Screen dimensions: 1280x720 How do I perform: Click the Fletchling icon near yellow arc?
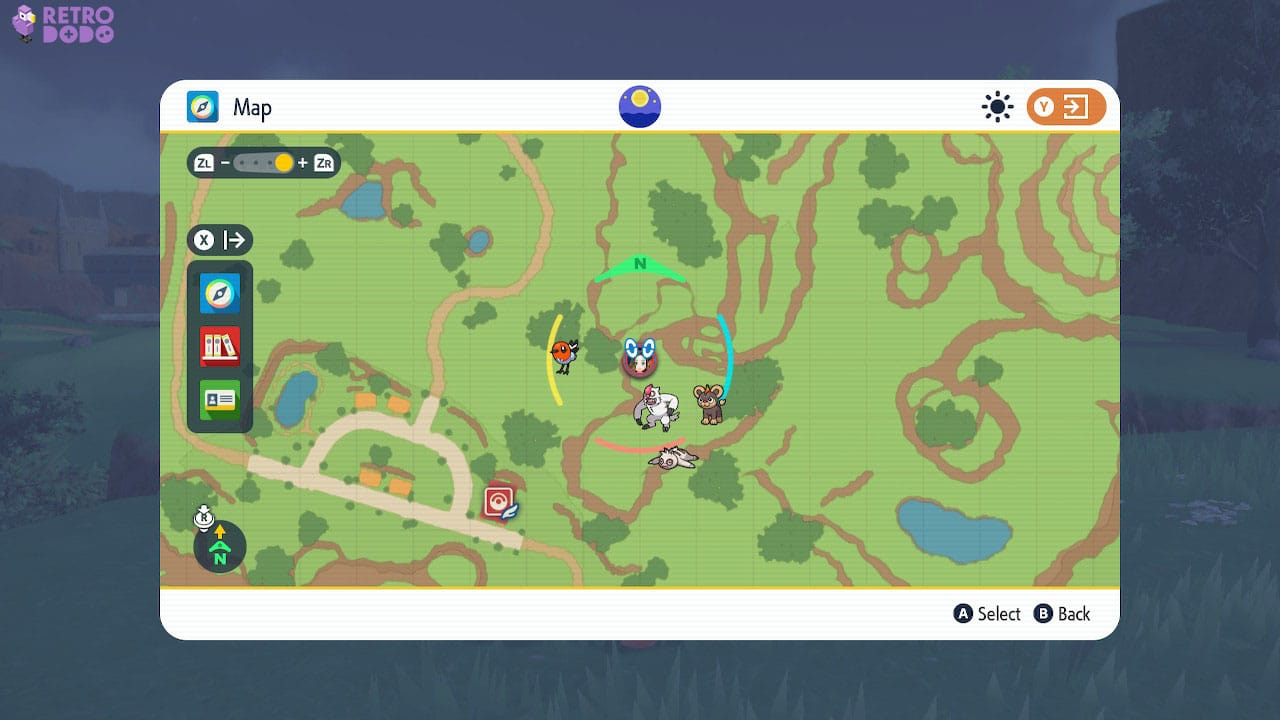click(x=563, y=353)
